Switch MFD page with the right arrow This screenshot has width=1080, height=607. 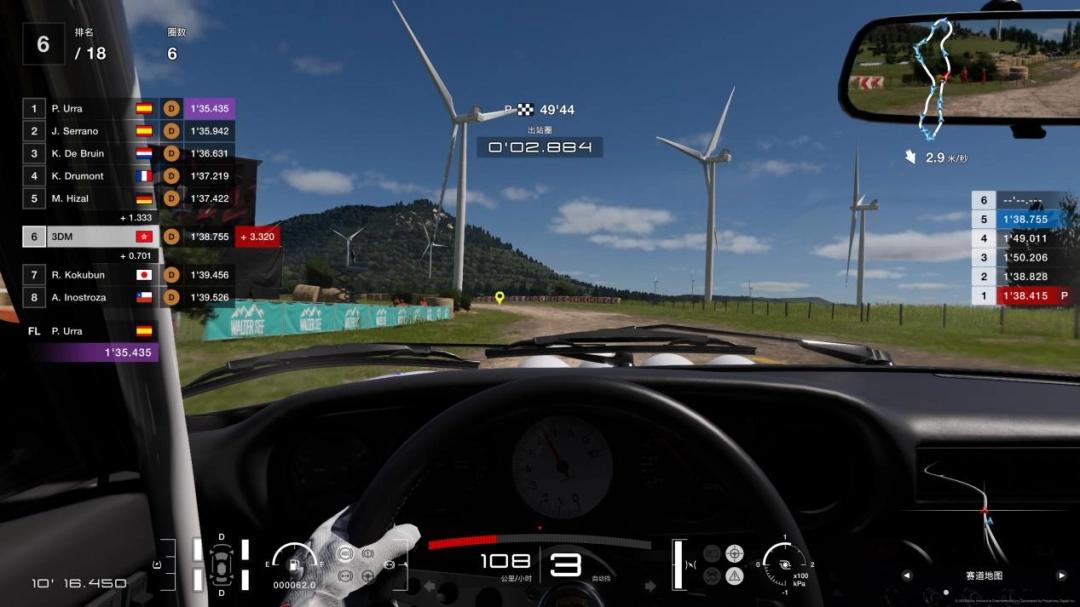[1061, 575]
